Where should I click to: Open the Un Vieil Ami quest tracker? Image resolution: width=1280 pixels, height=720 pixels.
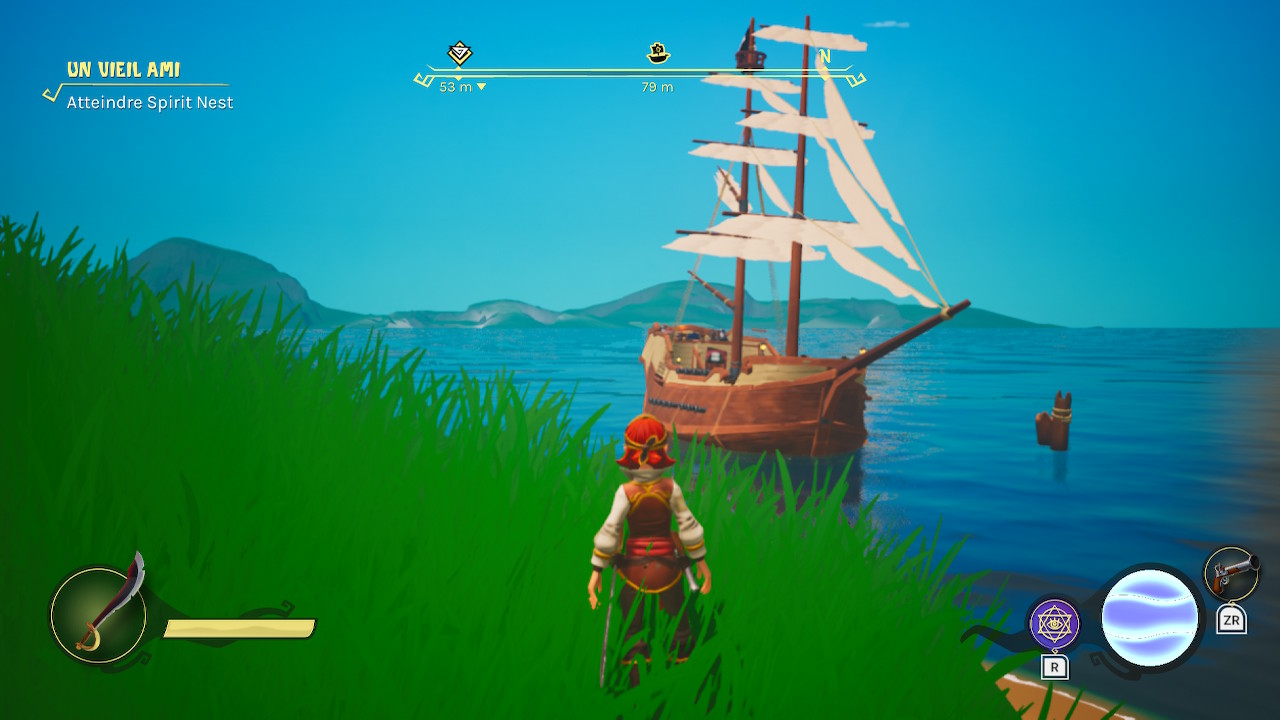(x=123, y=70)
